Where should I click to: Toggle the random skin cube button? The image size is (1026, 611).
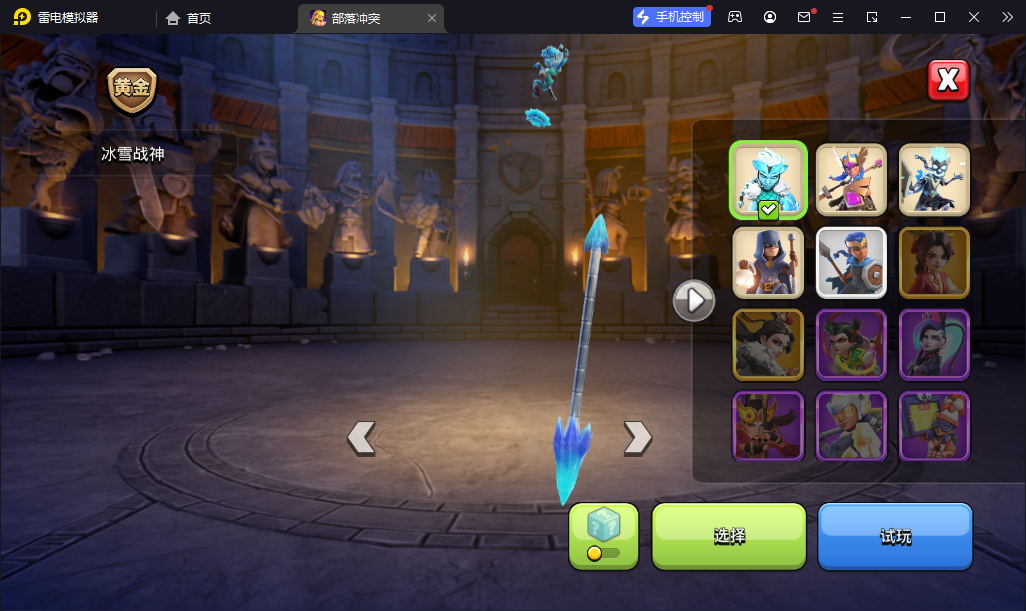click(x=603, y=536)
